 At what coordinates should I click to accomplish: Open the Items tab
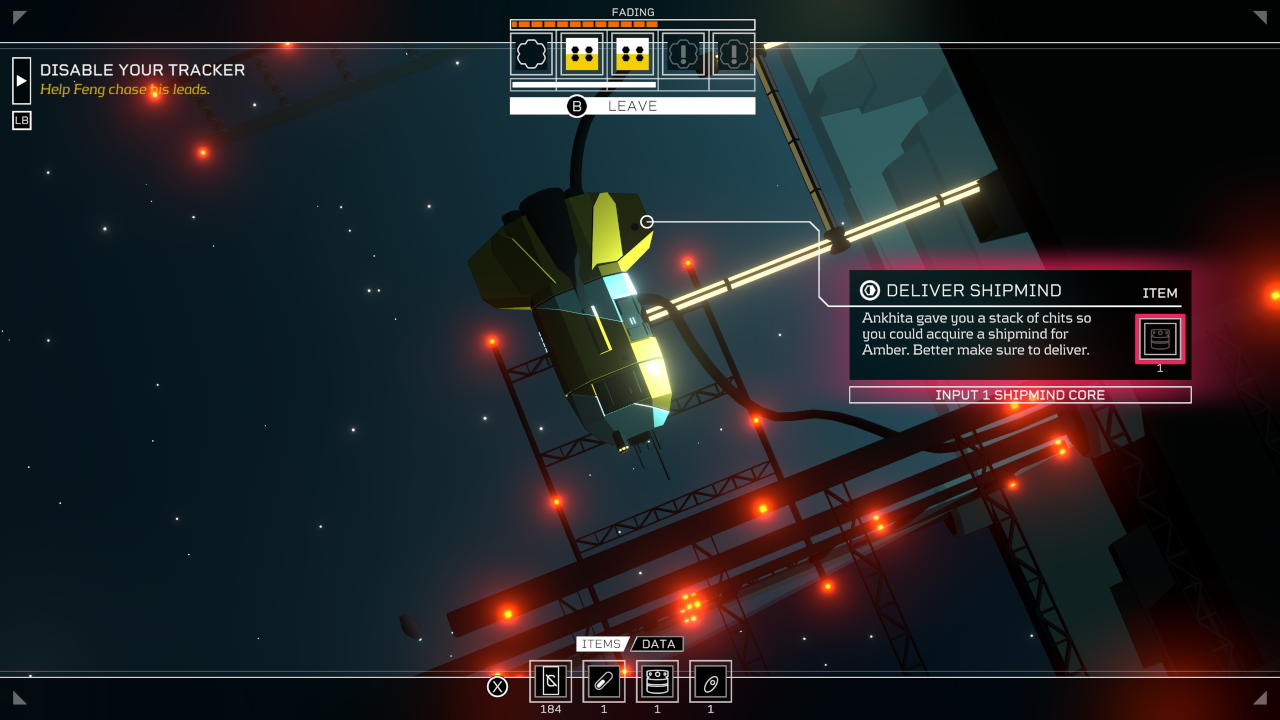pyautogui.click(x=601, y=644)
